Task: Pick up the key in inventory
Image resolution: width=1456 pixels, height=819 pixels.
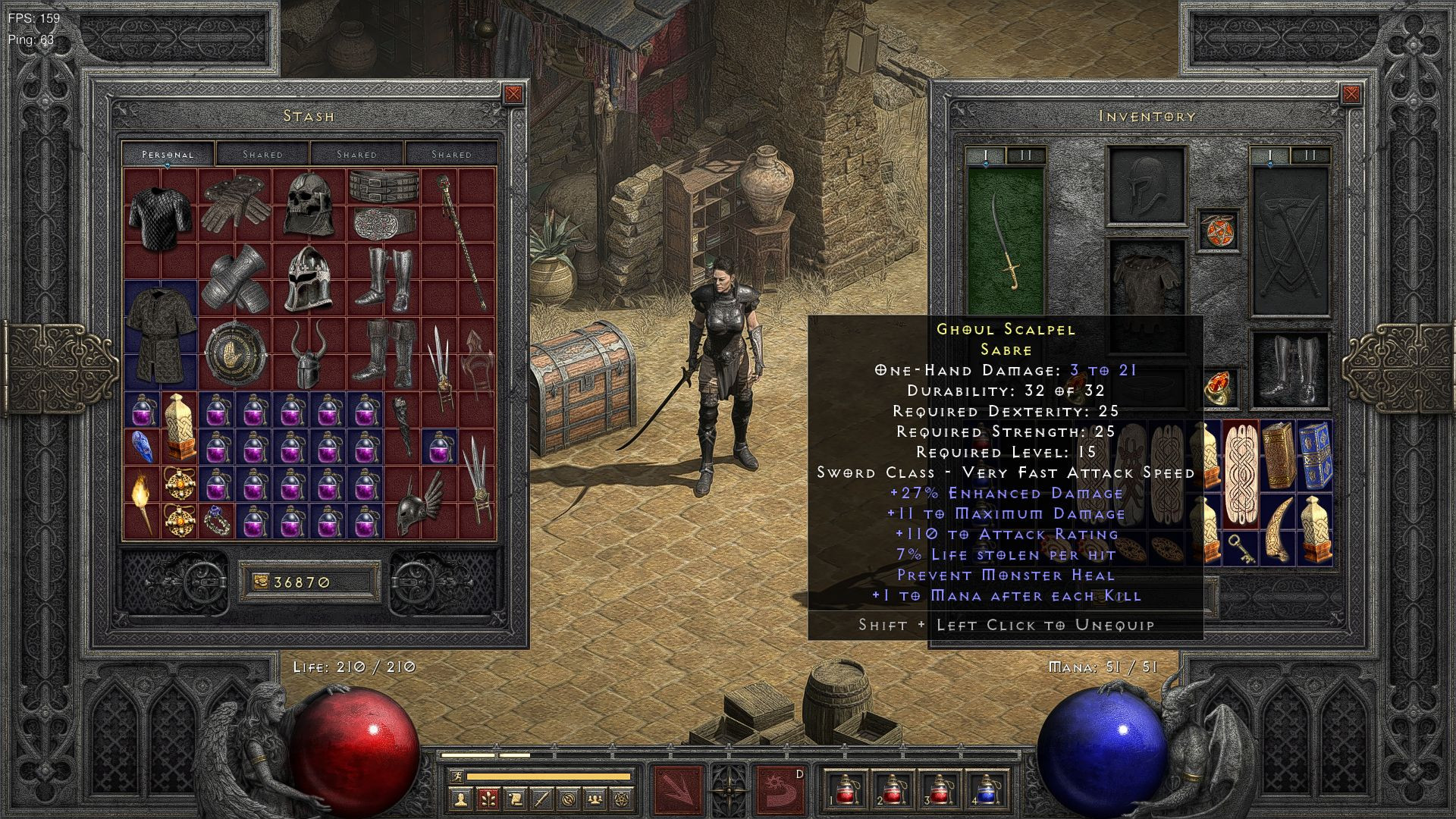Action: click(x=1241, y=549)
